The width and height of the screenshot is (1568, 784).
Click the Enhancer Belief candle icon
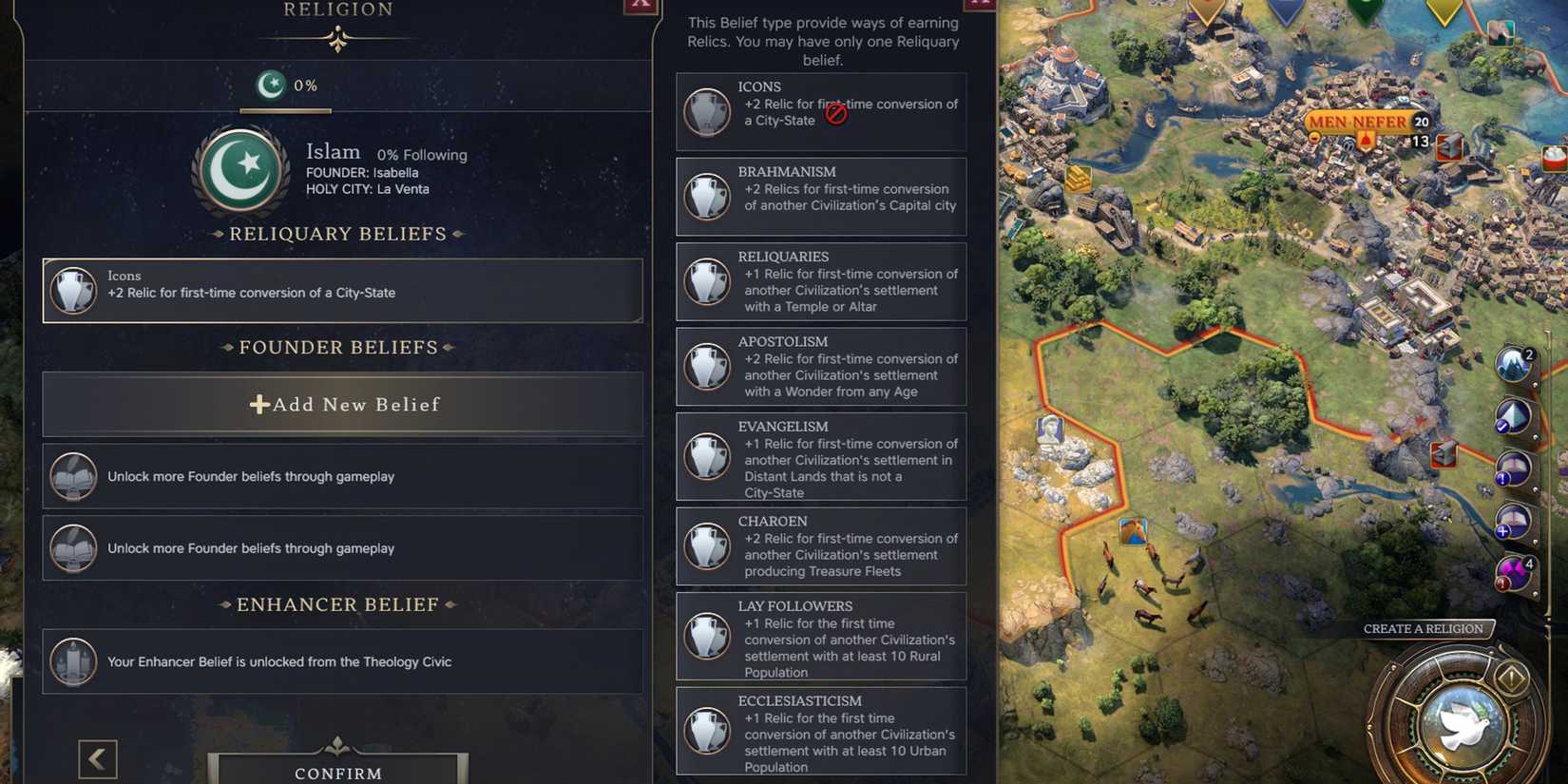[x=72, y=661]
